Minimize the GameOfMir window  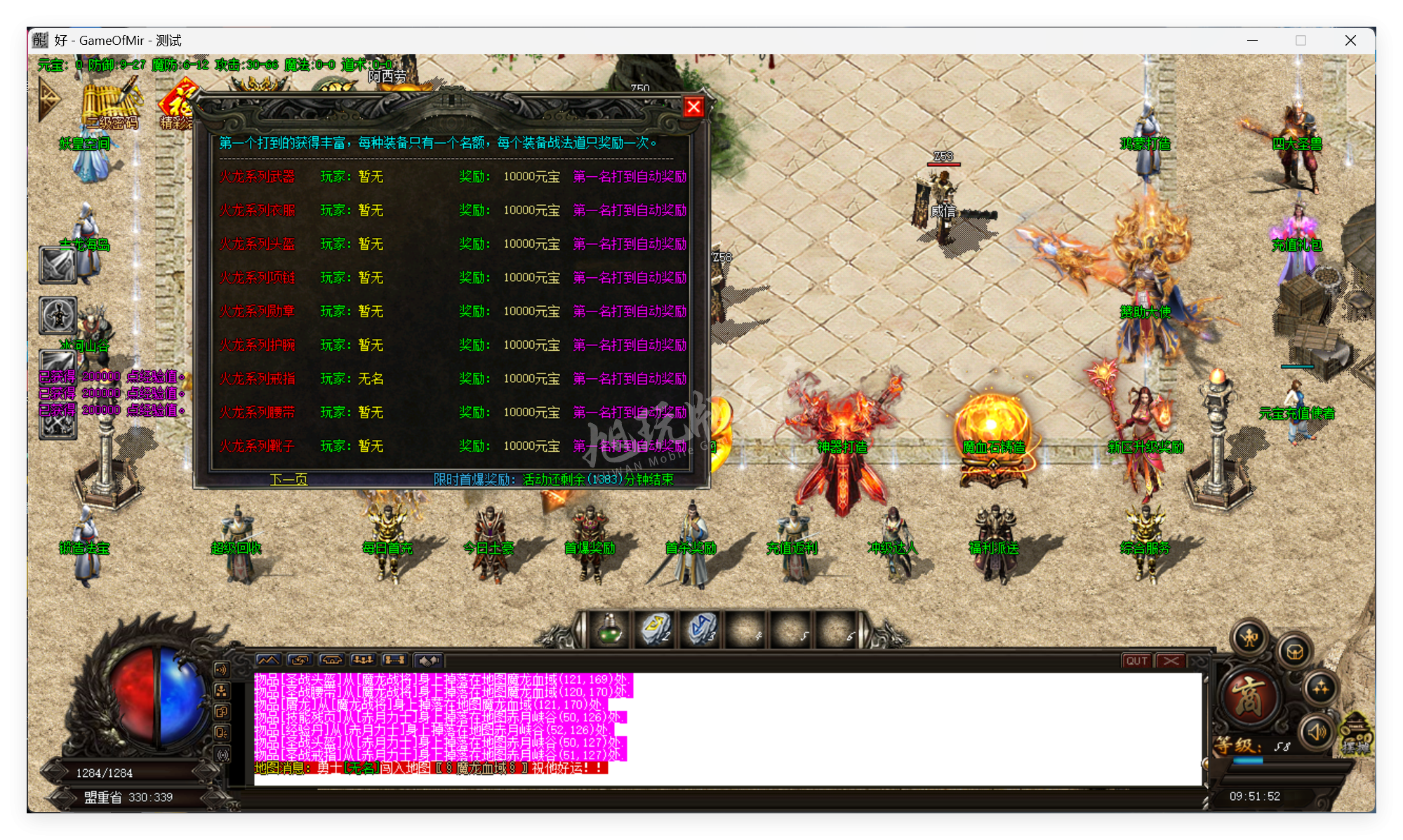coord(1252,41)
